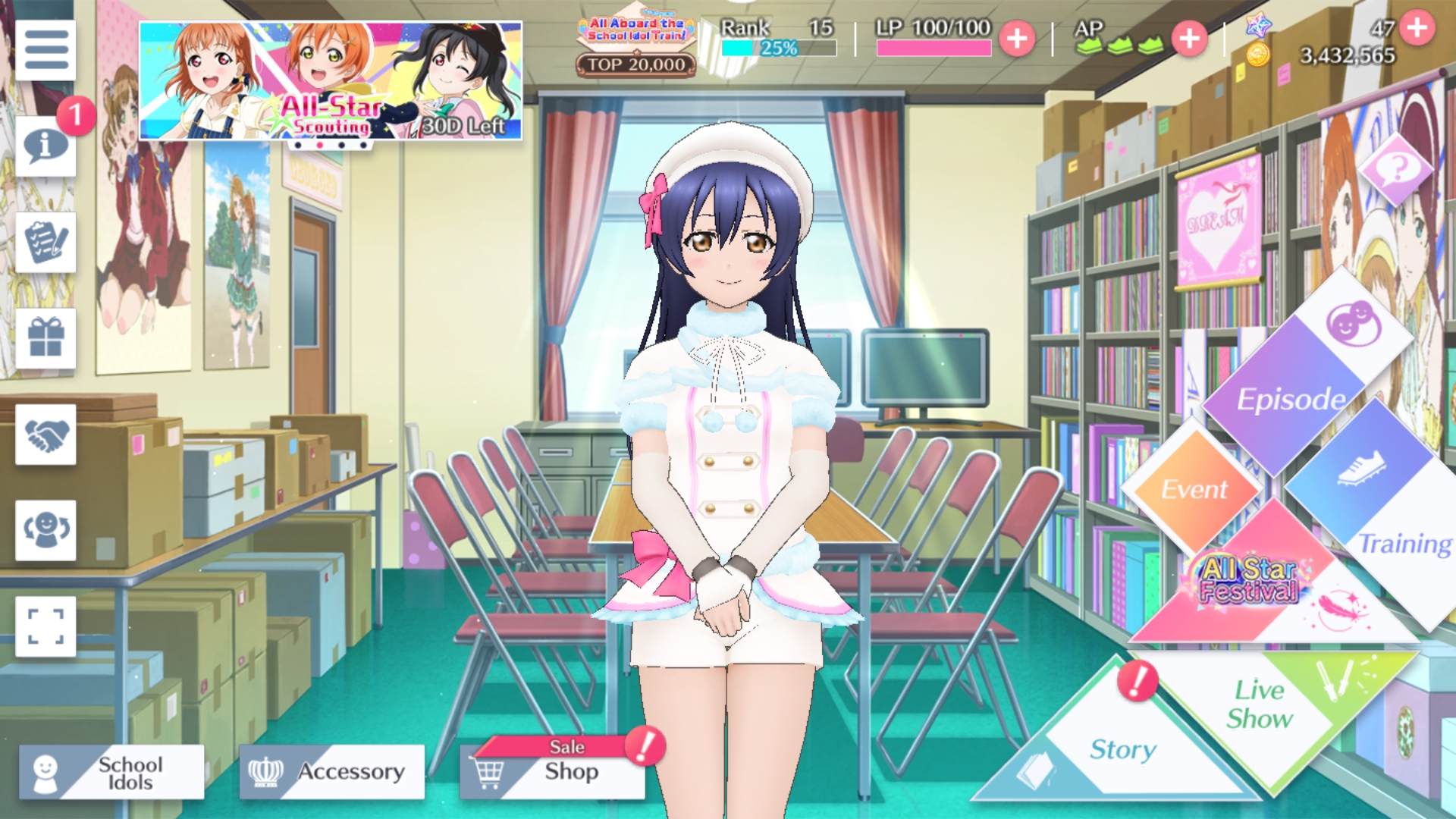Open the Event tile

pos(1193,489)
